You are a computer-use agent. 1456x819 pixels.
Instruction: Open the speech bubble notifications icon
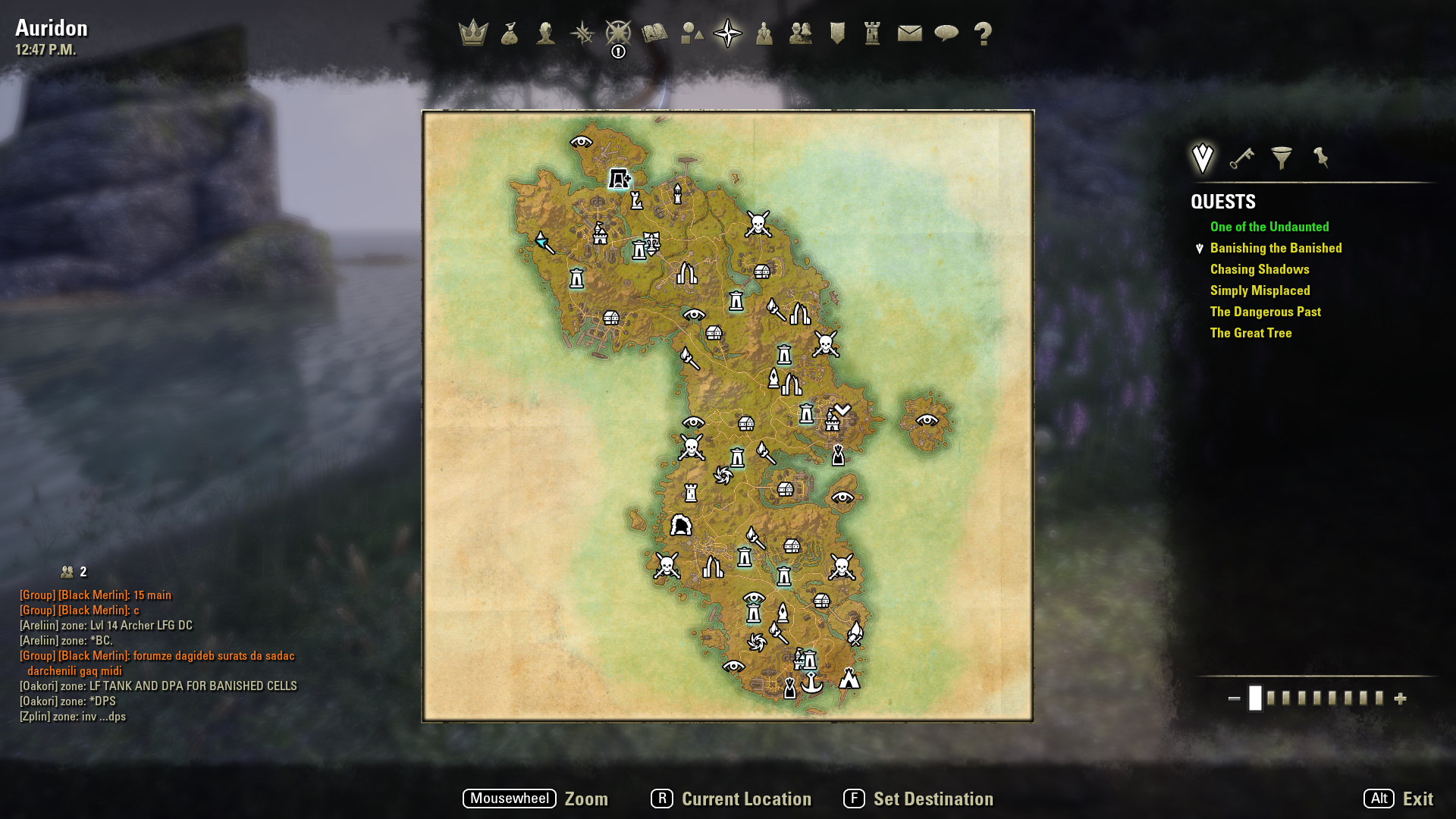click(946, 33)
